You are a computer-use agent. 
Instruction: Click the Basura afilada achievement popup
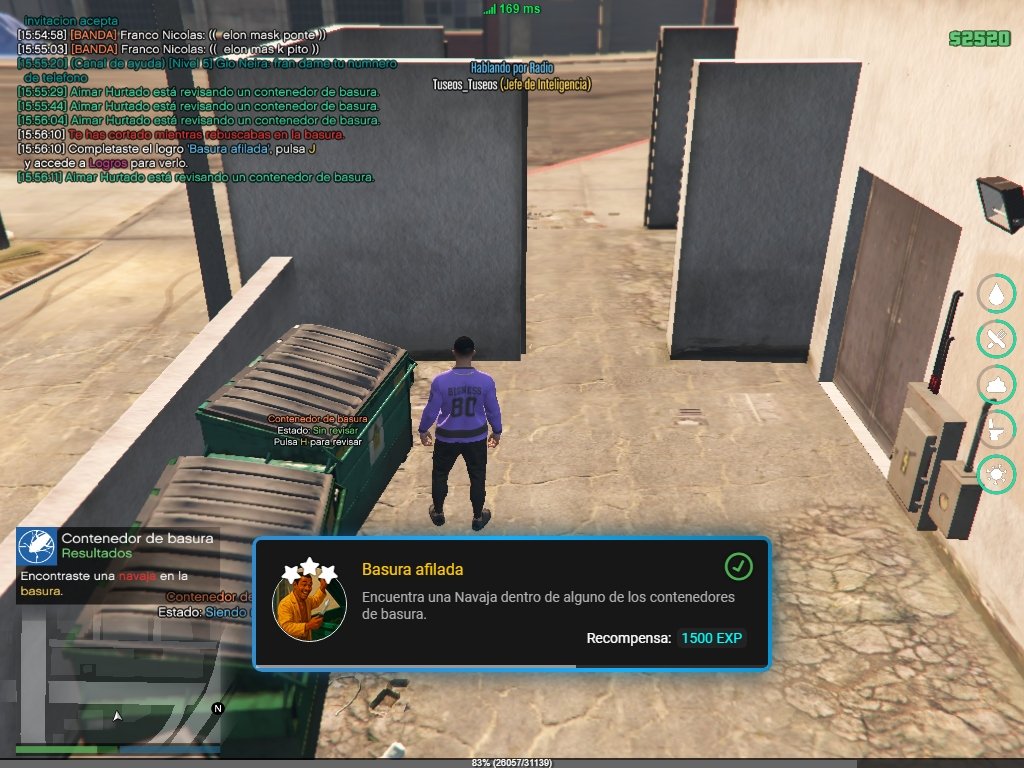(511, 603)
